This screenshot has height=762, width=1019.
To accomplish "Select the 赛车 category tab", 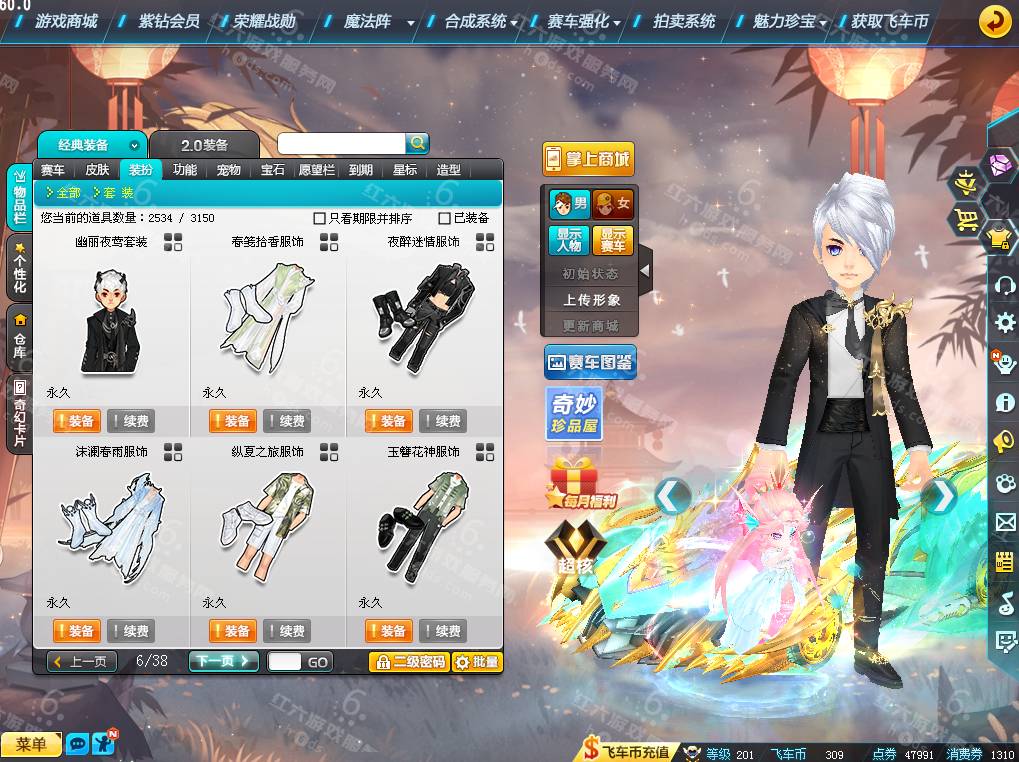I will point(53,170).
